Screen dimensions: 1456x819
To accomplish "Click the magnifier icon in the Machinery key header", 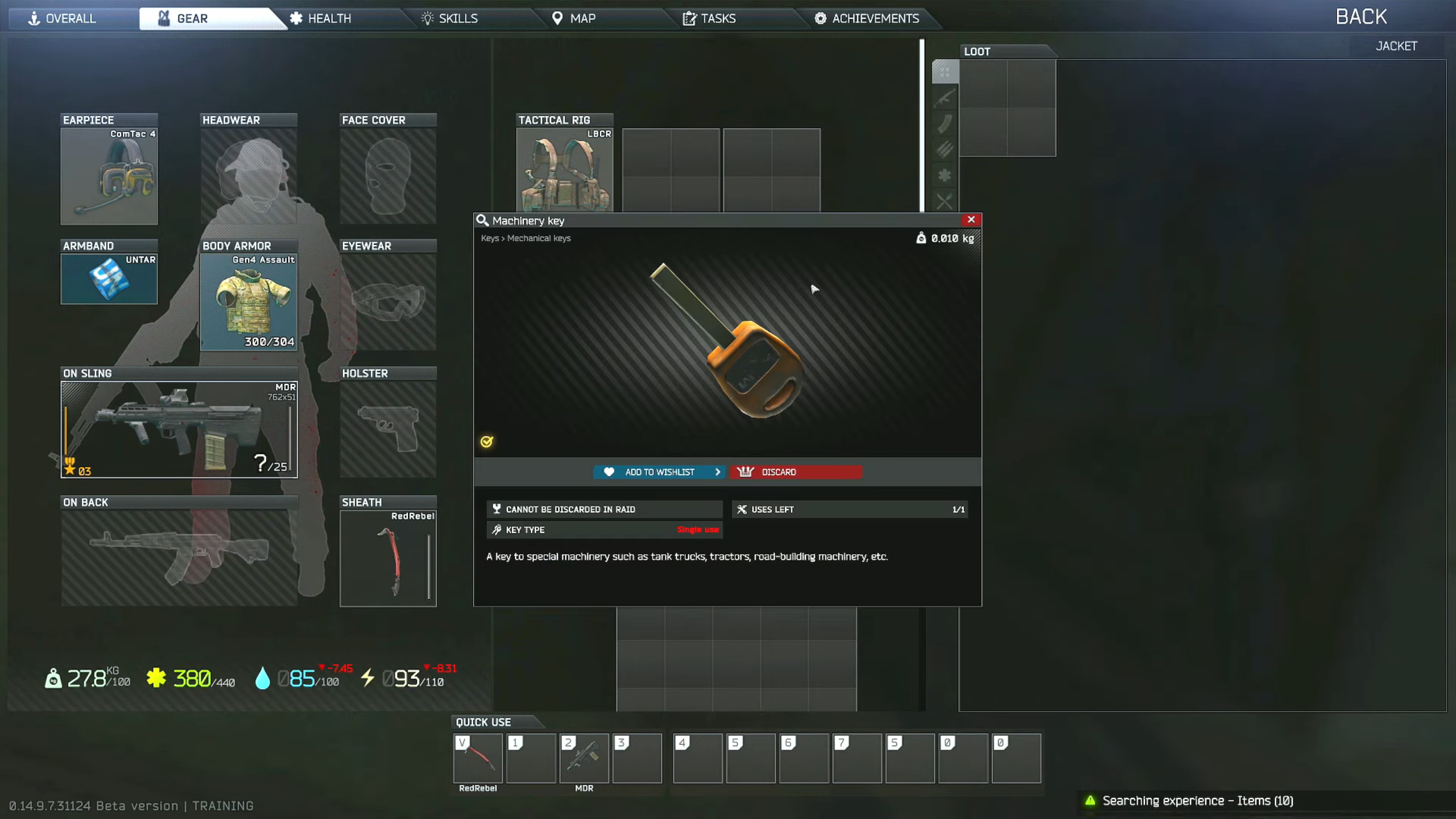I will pos(483,220).
